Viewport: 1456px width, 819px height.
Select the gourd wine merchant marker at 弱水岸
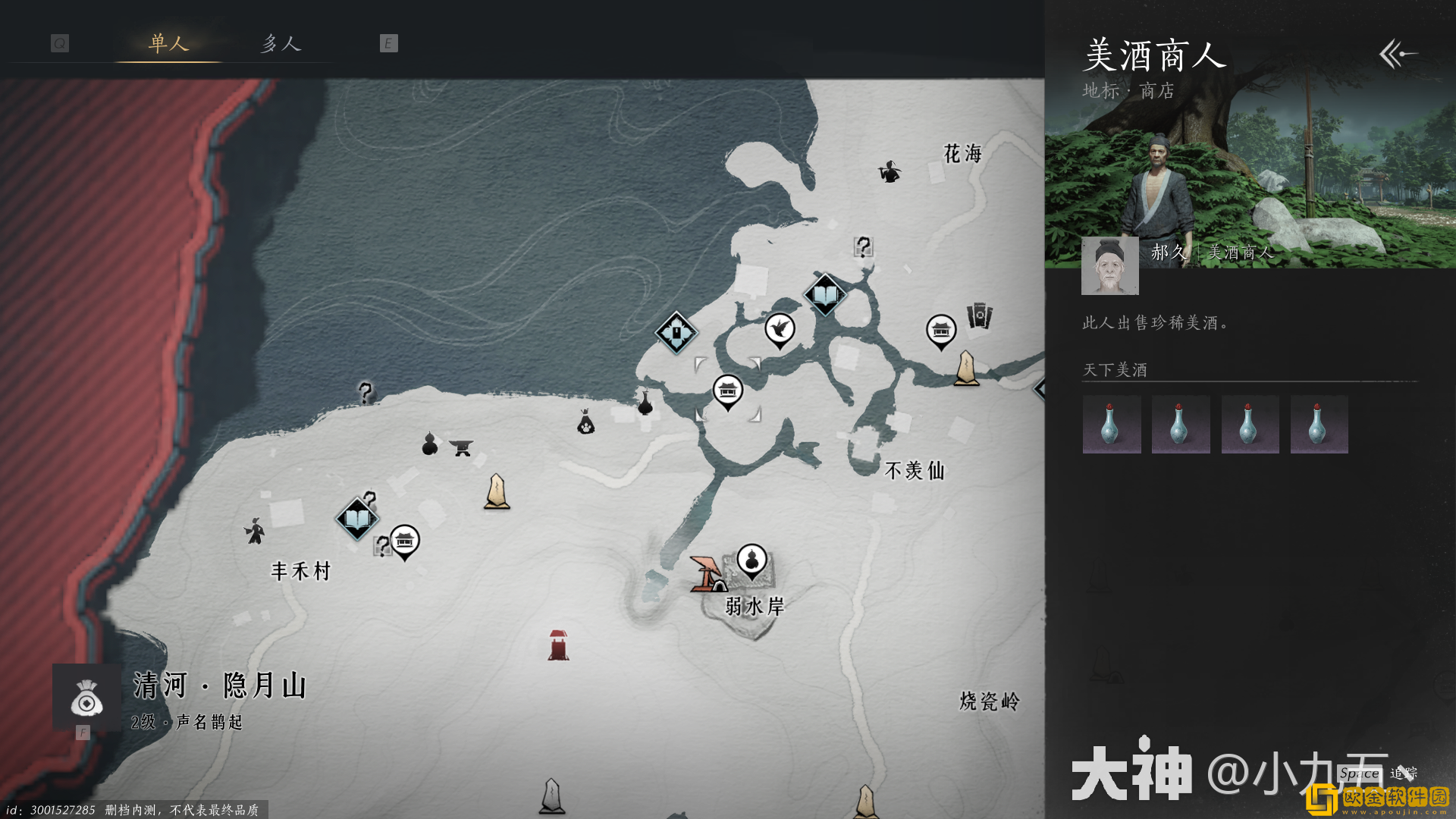point(752,562)
